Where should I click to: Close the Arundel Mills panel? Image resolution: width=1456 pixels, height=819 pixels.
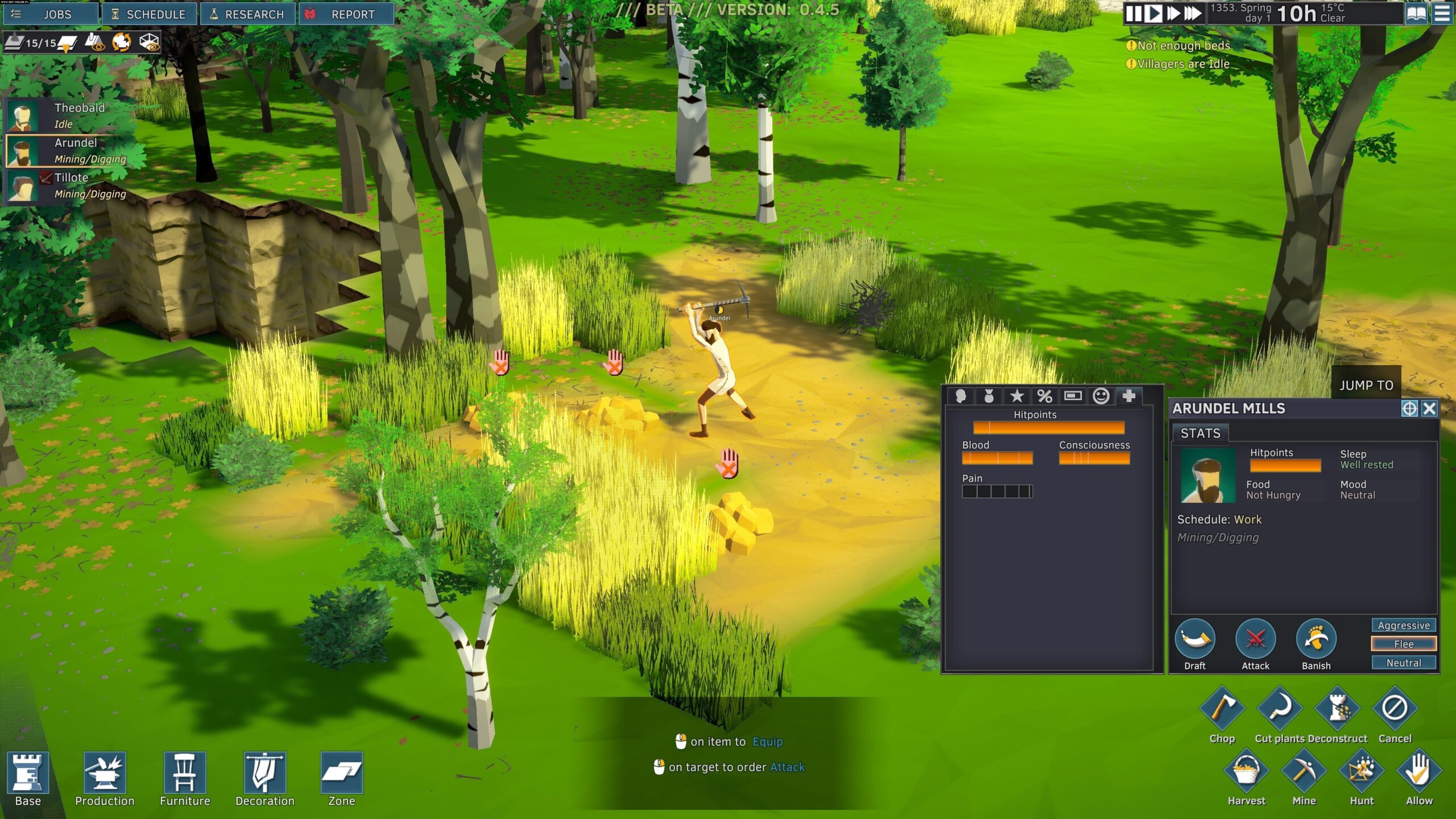[x=1429, y=408]
